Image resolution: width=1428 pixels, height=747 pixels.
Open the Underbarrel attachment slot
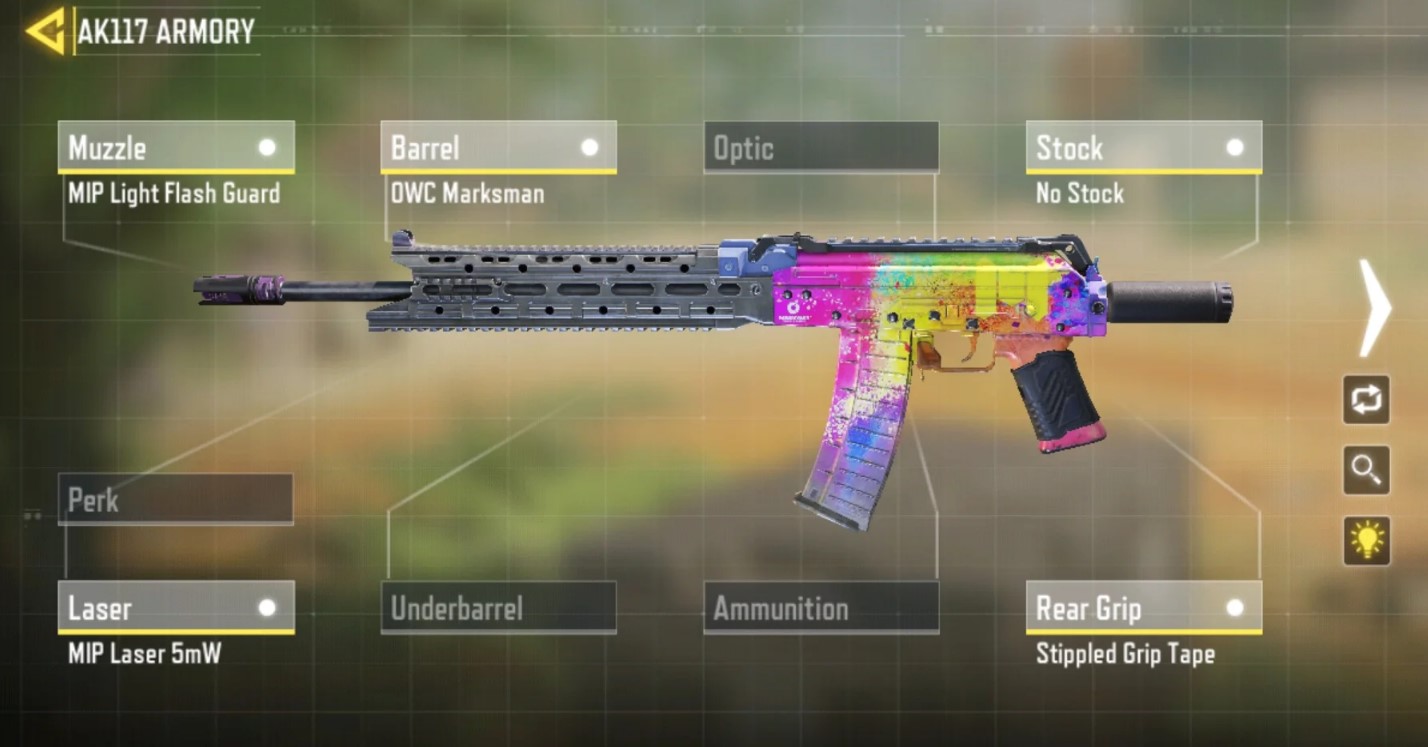pos(498,608)
